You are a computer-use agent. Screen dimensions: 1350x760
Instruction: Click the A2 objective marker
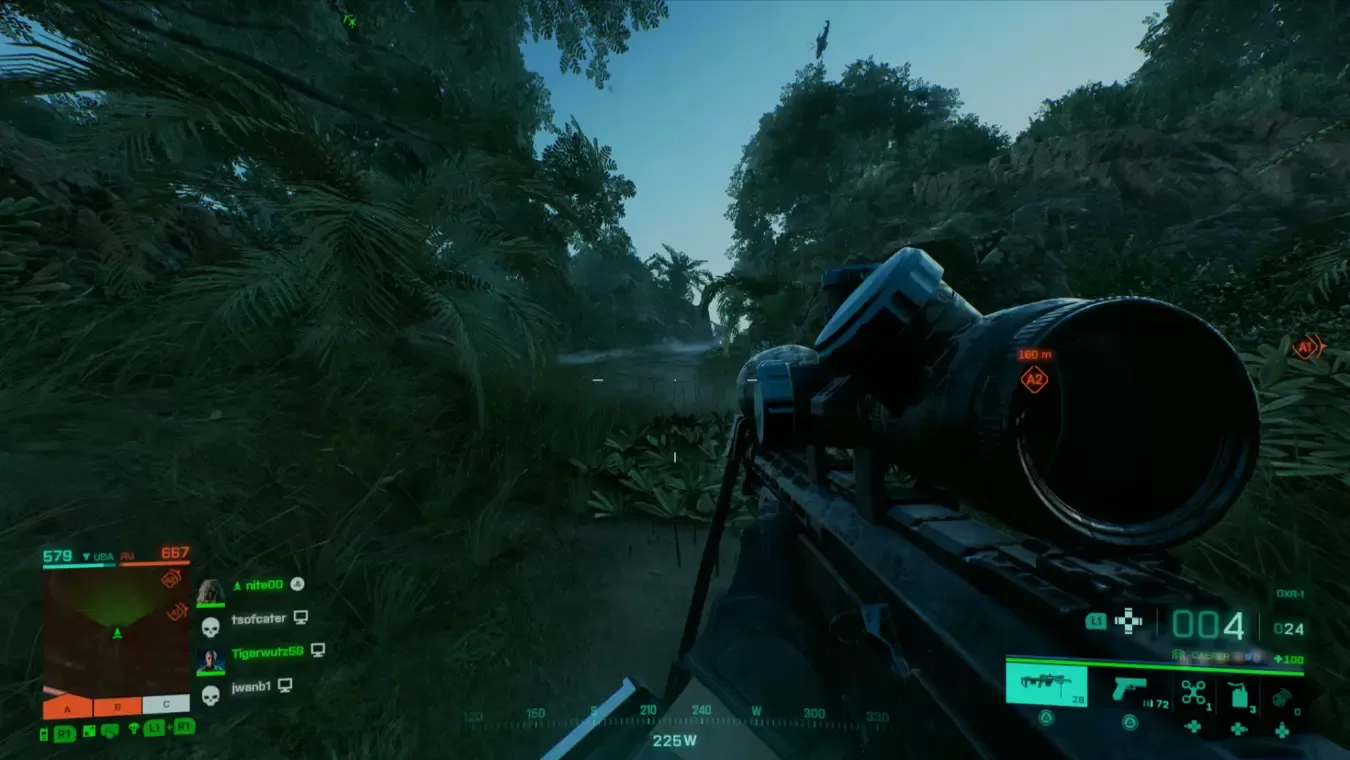[1034, 379]
